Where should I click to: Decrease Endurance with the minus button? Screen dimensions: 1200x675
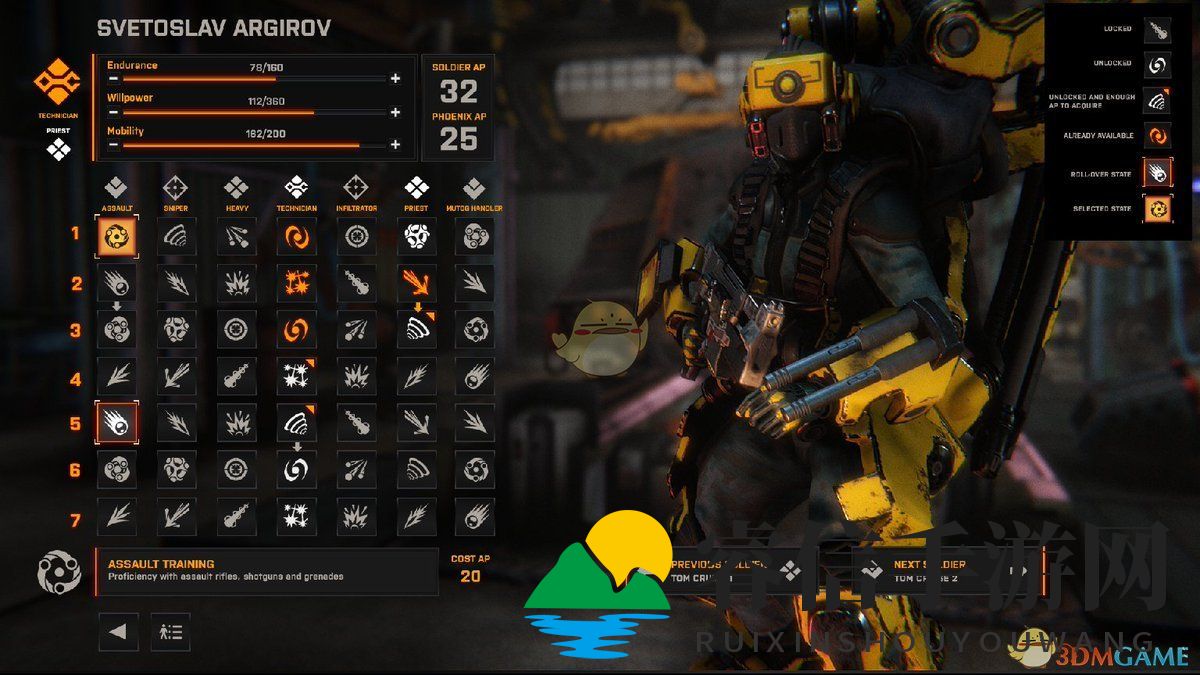pyautogui.click(x=114, y=78)
